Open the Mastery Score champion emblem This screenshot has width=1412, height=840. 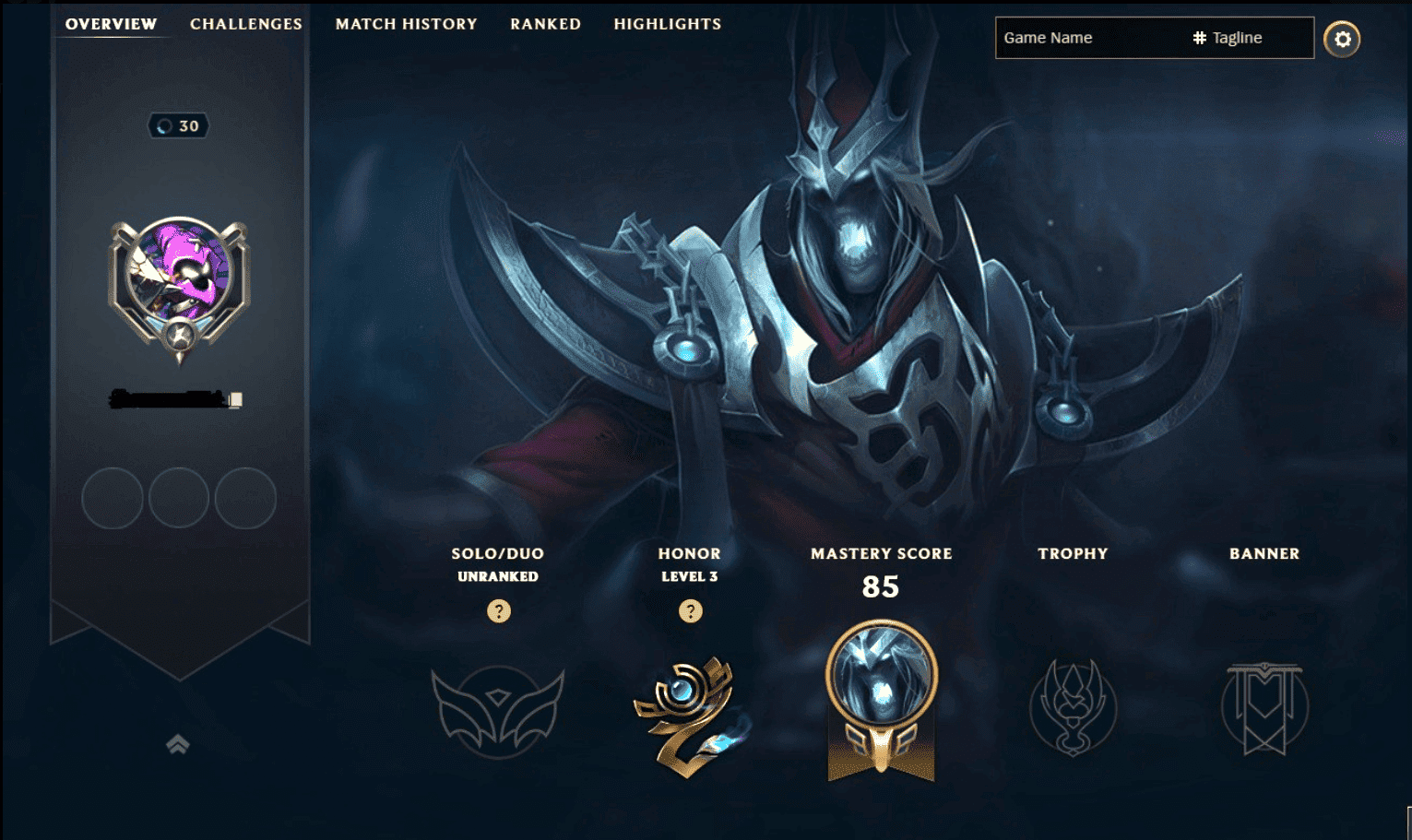click(x=882, y=701)
